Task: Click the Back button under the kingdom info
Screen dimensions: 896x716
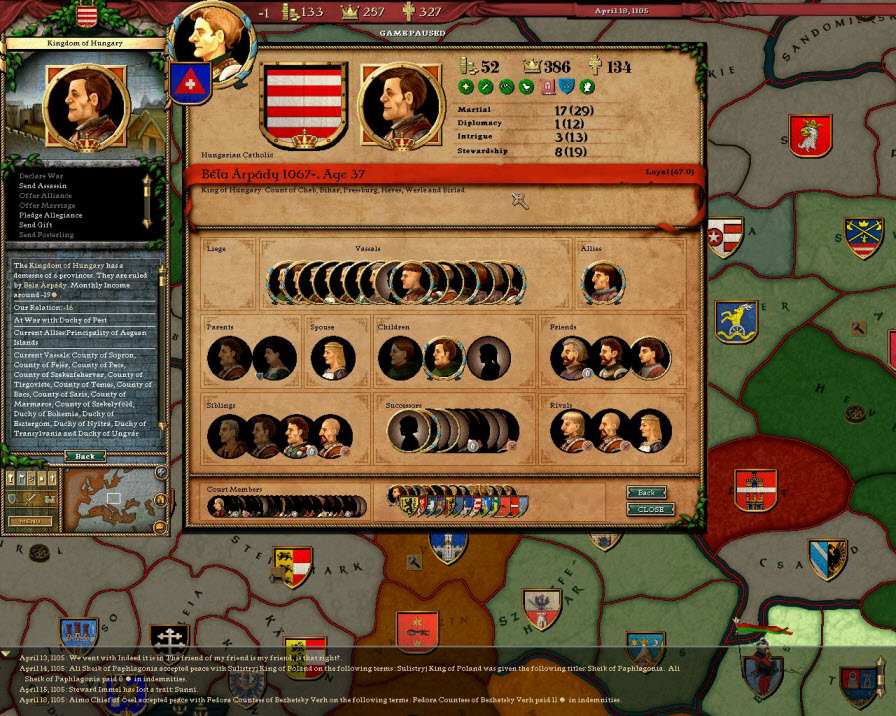Action: click(x=85, y=456)
